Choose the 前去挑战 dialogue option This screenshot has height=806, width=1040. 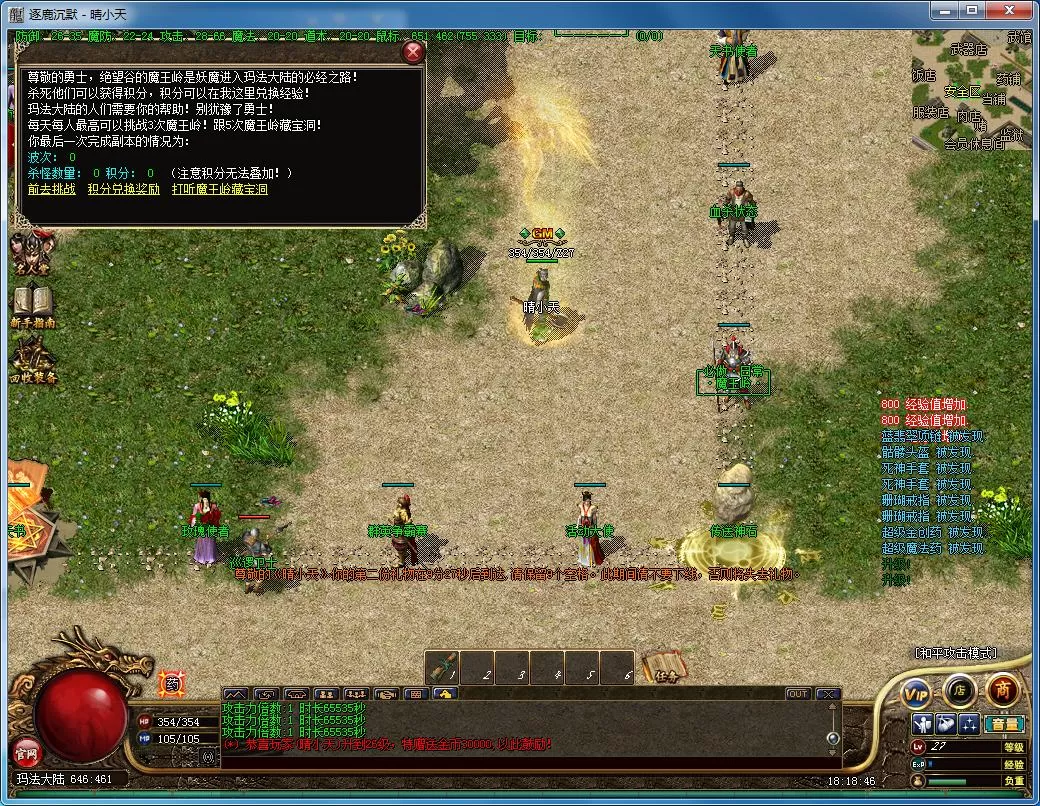(51, 189)
